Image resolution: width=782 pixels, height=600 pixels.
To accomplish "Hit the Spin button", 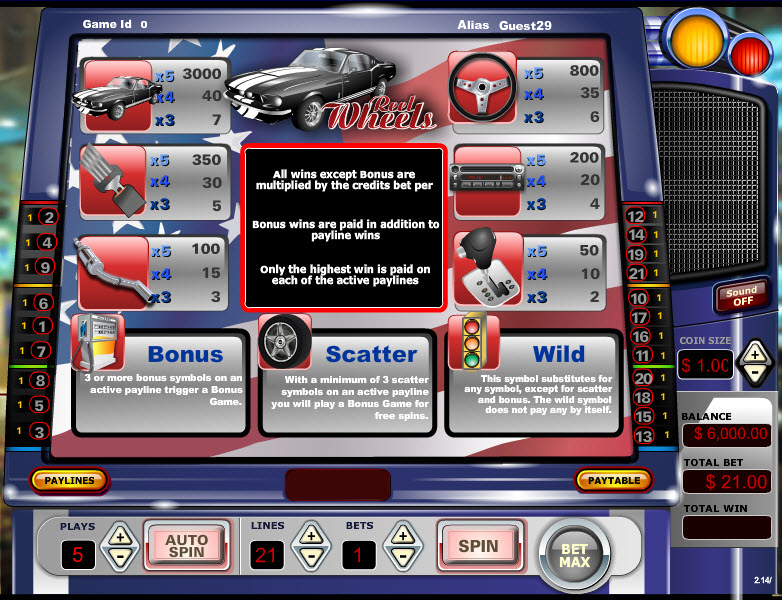I will (477, 546).
